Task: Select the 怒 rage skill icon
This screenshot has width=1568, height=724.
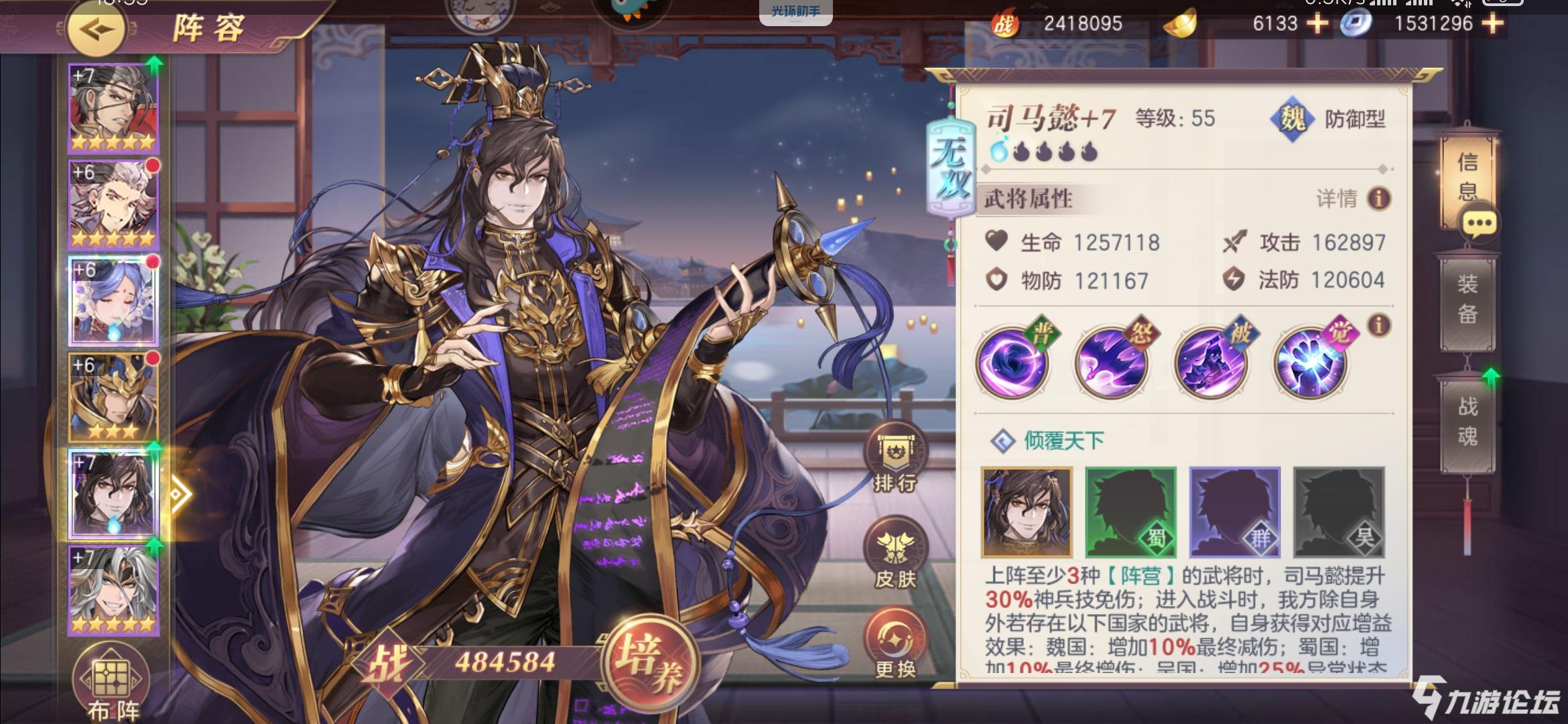Action: pos(1112,363)
